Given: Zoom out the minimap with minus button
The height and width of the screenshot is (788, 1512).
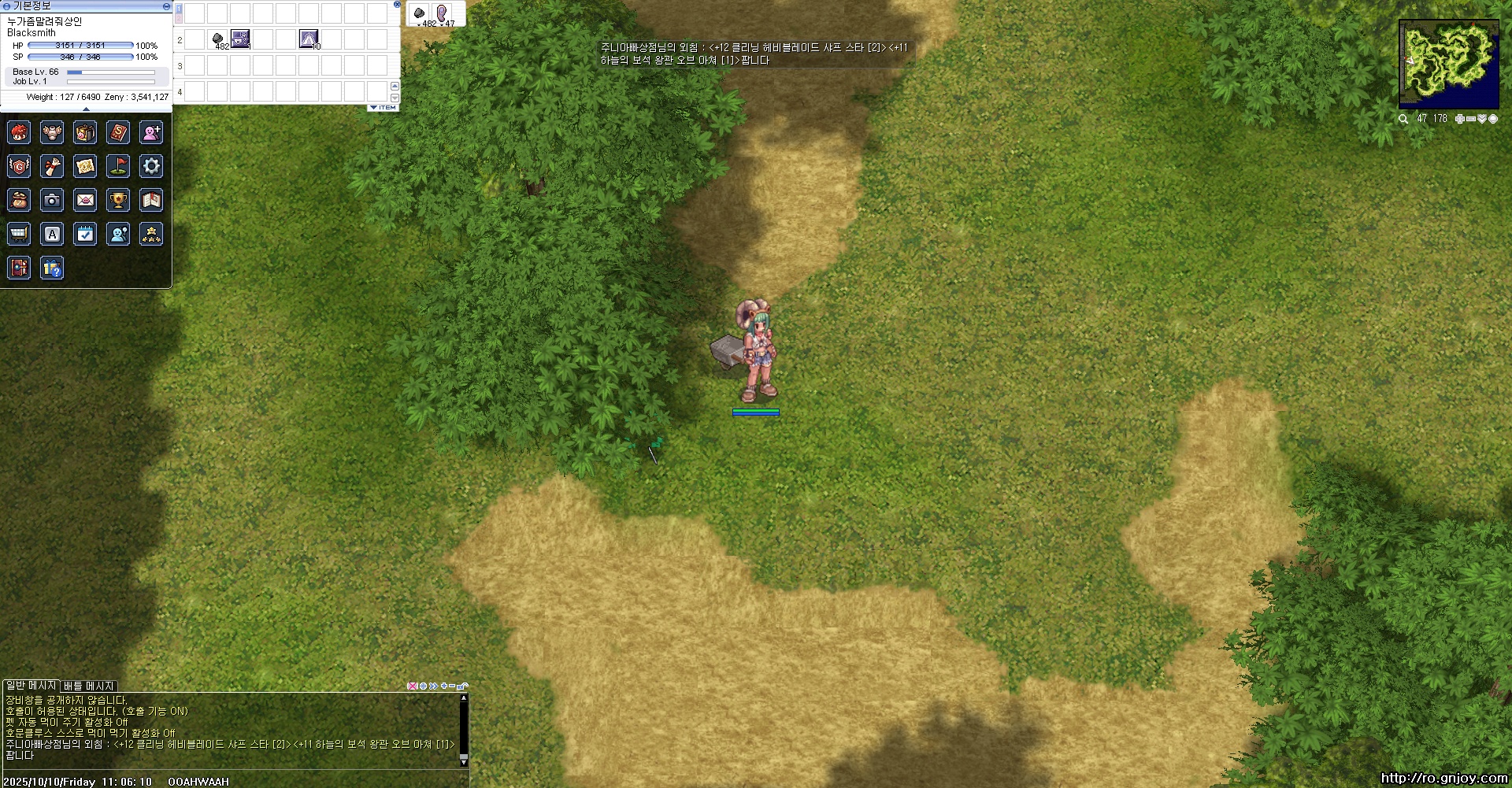Looking at the screenshot, I should tap(1470, 119).
